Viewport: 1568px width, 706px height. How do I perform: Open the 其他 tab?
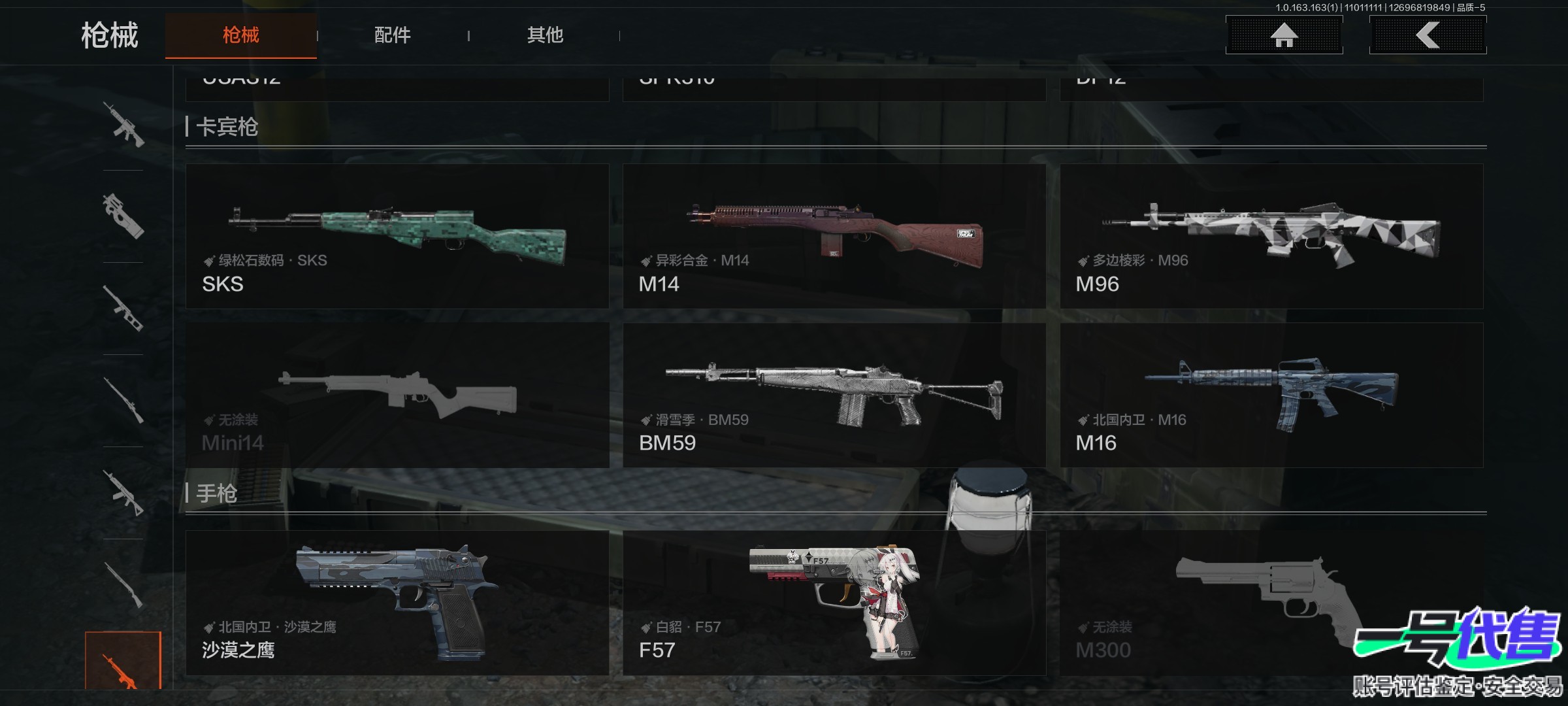click(x=545, y=35)
